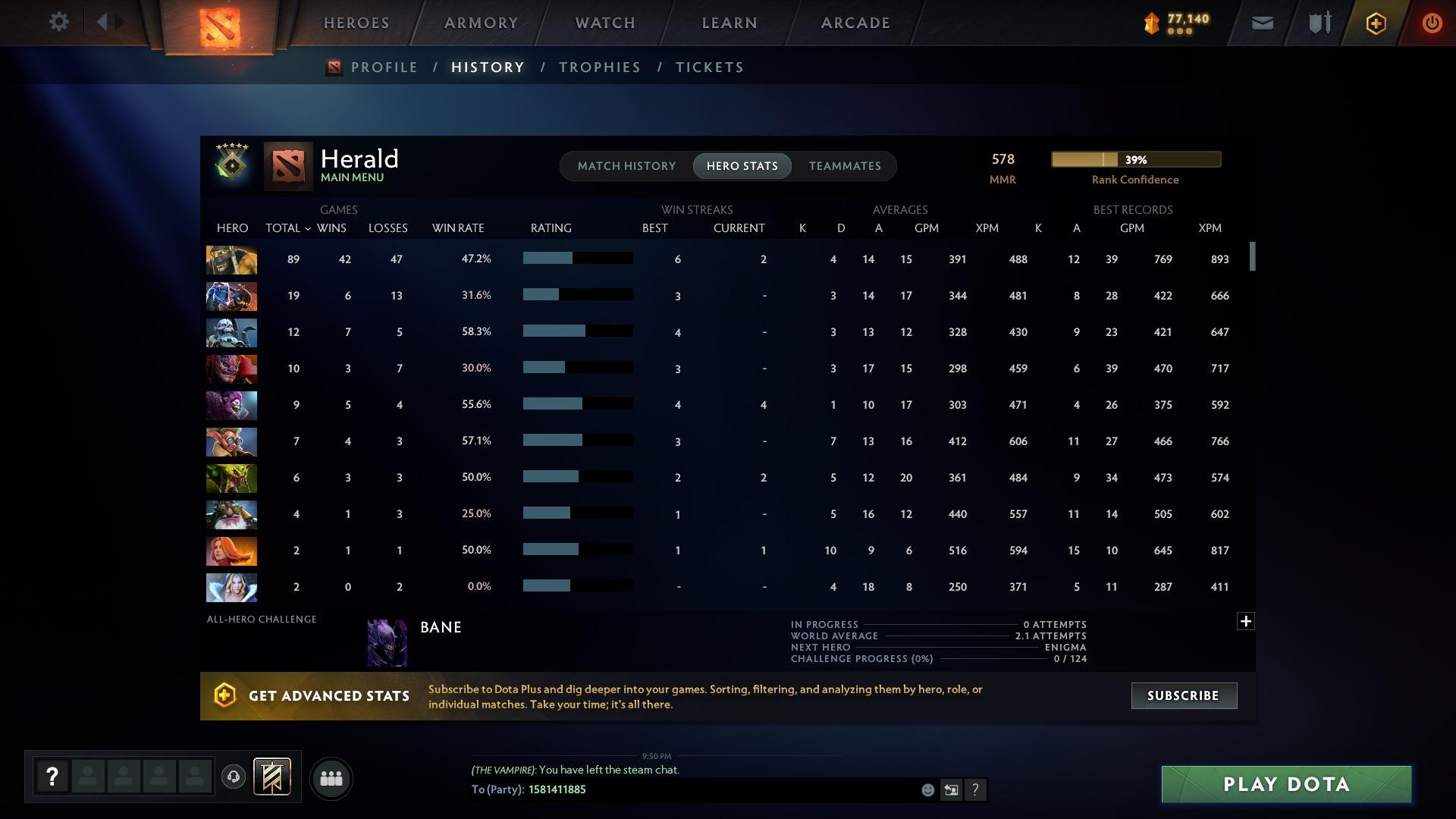The image size is (1456, 819).
Task: Open the Dota Plus hexagon icon
Action: [x=1375, y=23]
